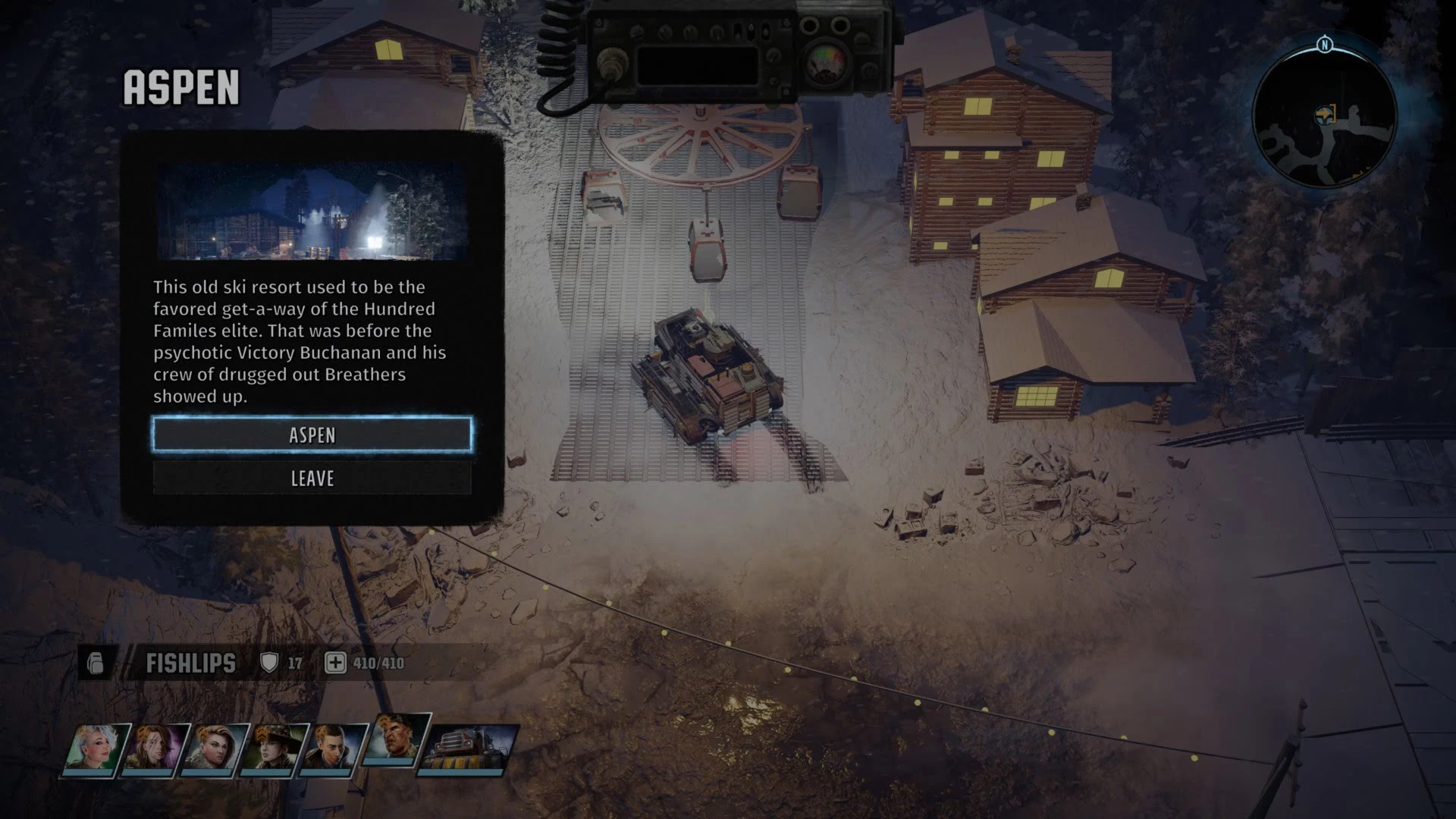
Task: Choose the ASPEN option to enter town
Action: pyautogui.click(x=312, y=435)
